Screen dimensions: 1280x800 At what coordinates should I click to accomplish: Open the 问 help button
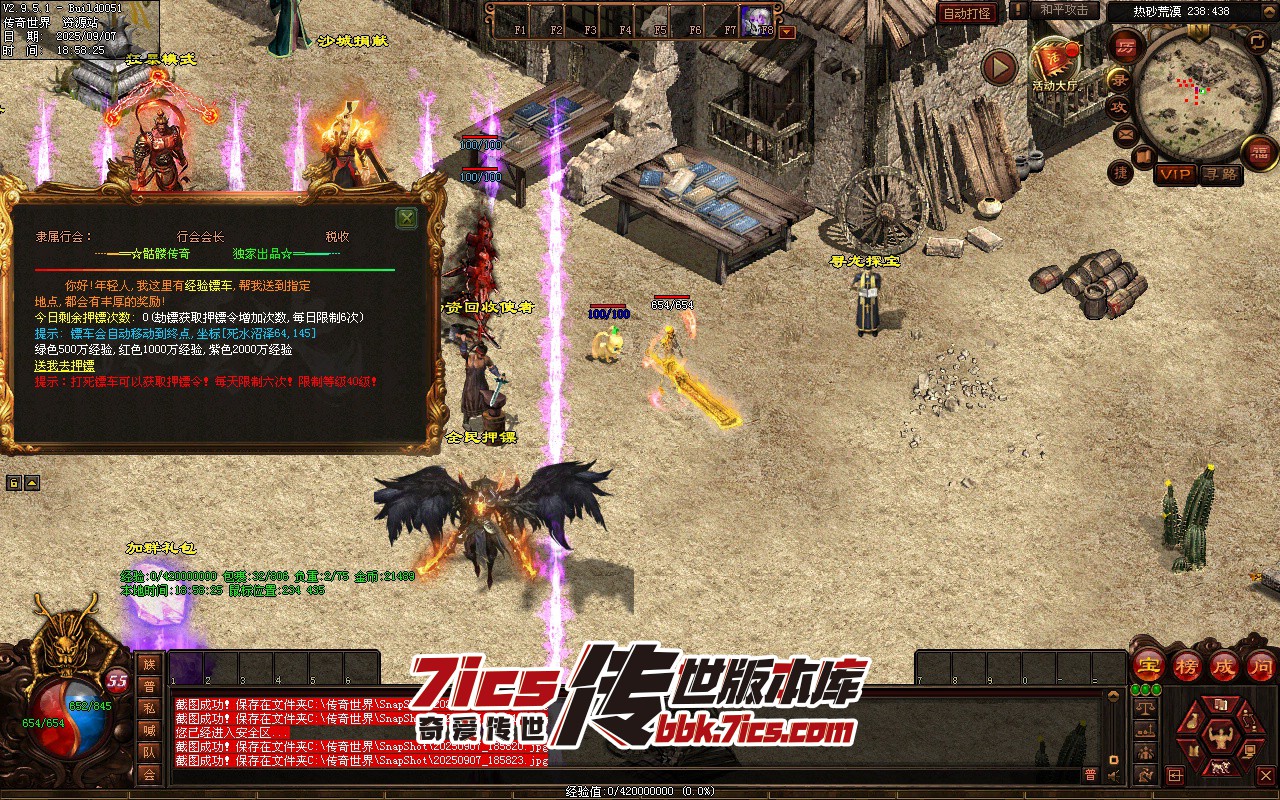pos(1260,664)
